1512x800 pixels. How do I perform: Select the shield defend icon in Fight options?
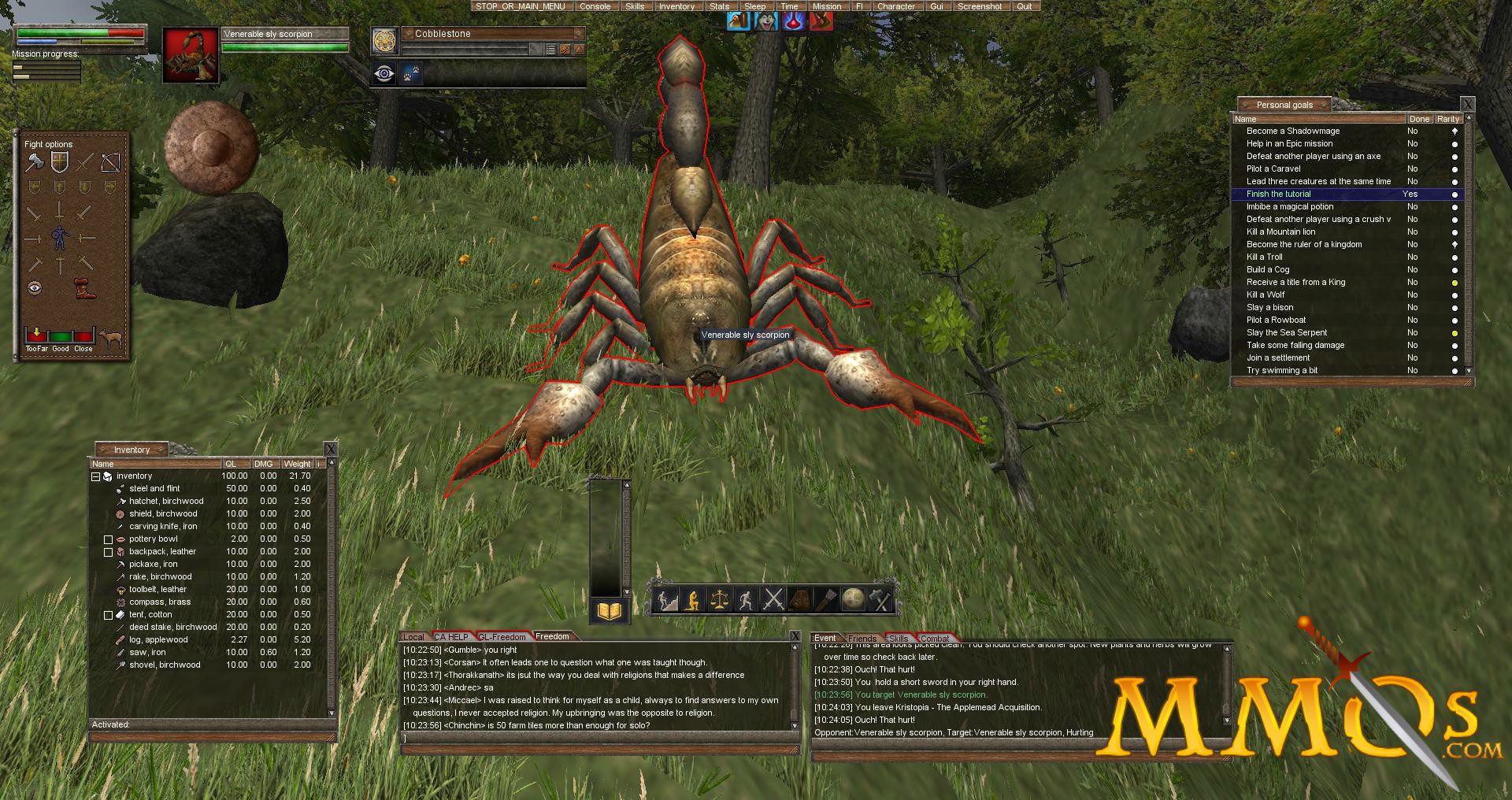pos(59,162)
